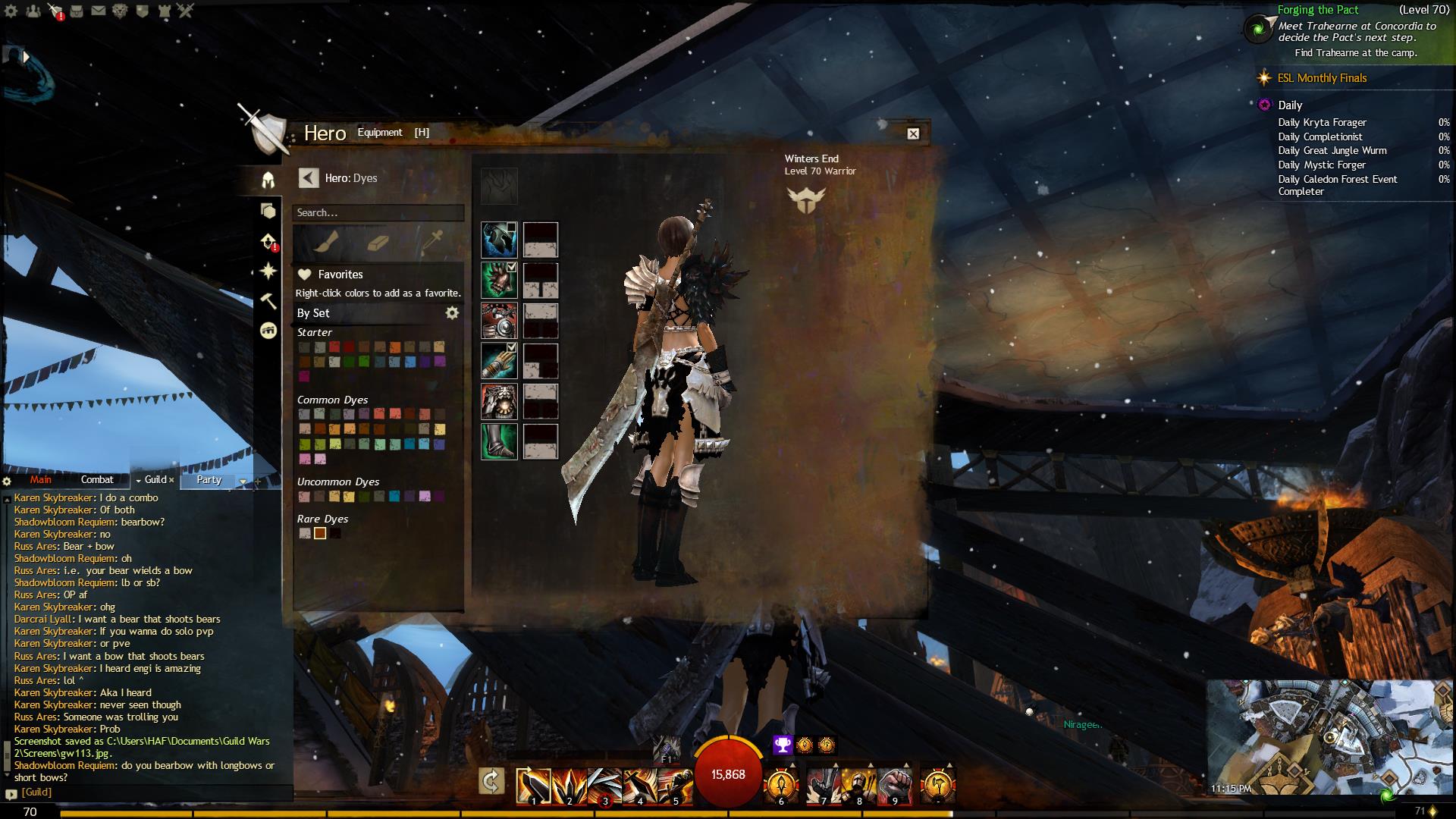Viewport: 1456px width, 819px height.
Task: Open the By Set gear options
Action: (452, 312)
